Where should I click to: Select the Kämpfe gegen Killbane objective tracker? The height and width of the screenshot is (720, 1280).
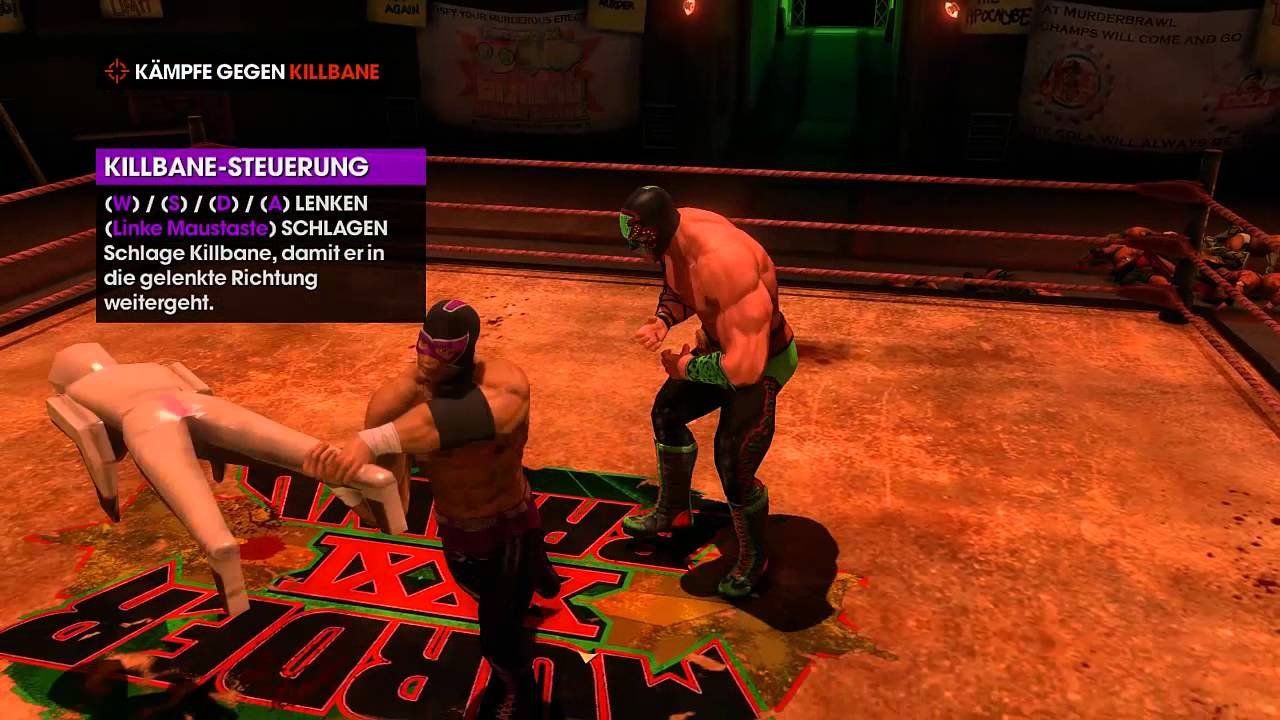[257, 71]
